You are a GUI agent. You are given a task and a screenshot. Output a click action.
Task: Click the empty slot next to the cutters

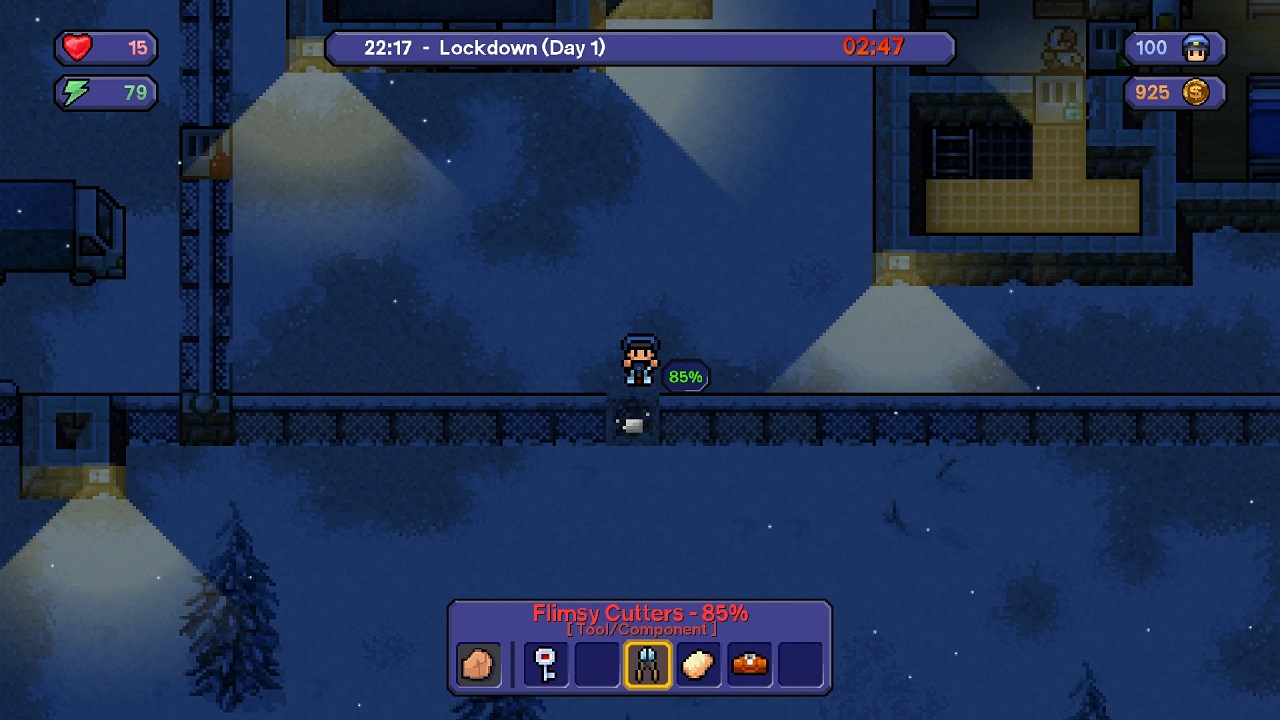pyautogui.click(x=597, y=664)
